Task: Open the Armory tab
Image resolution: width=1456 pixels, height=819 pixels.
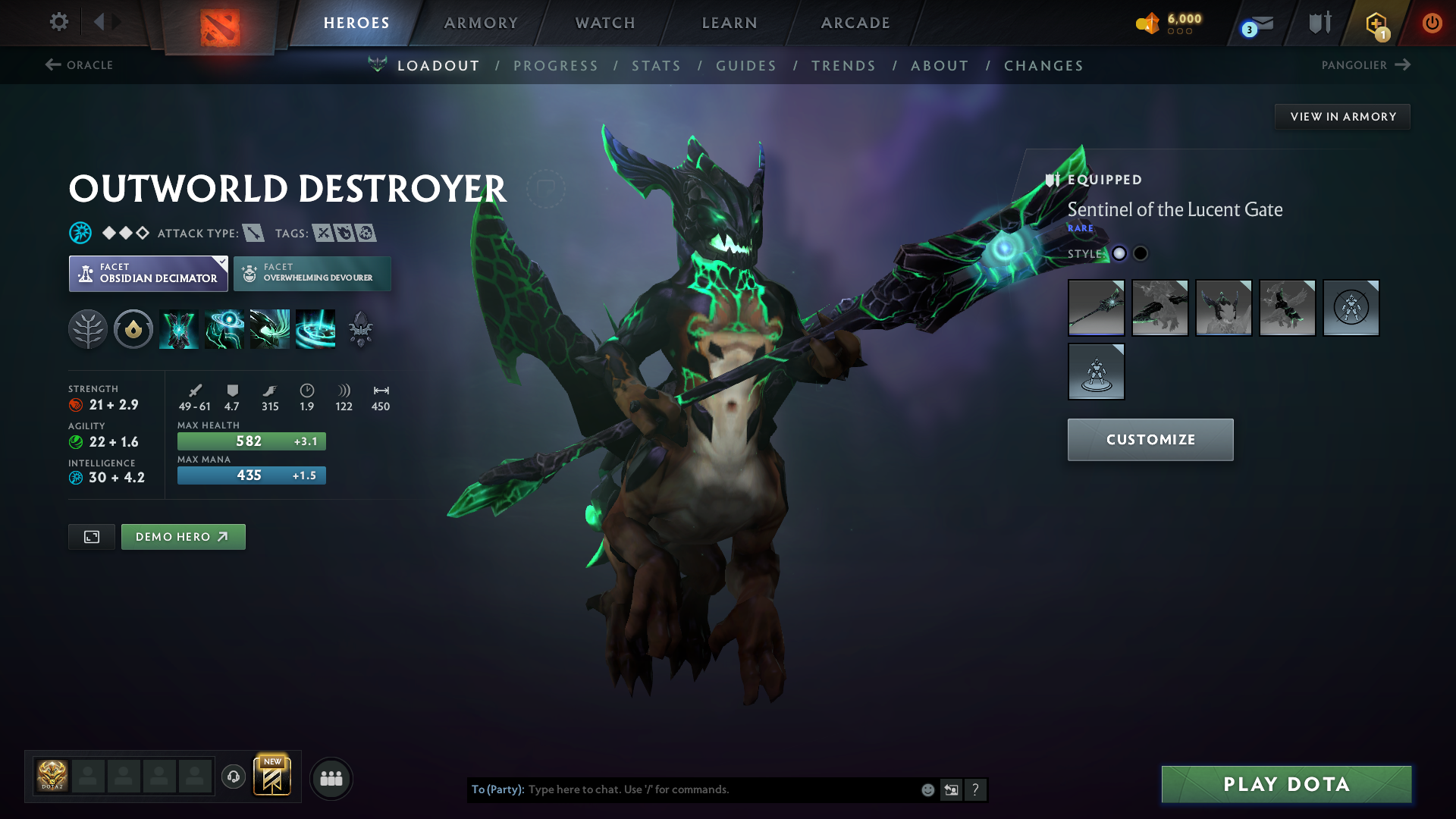Action: (x=481, y=23)
